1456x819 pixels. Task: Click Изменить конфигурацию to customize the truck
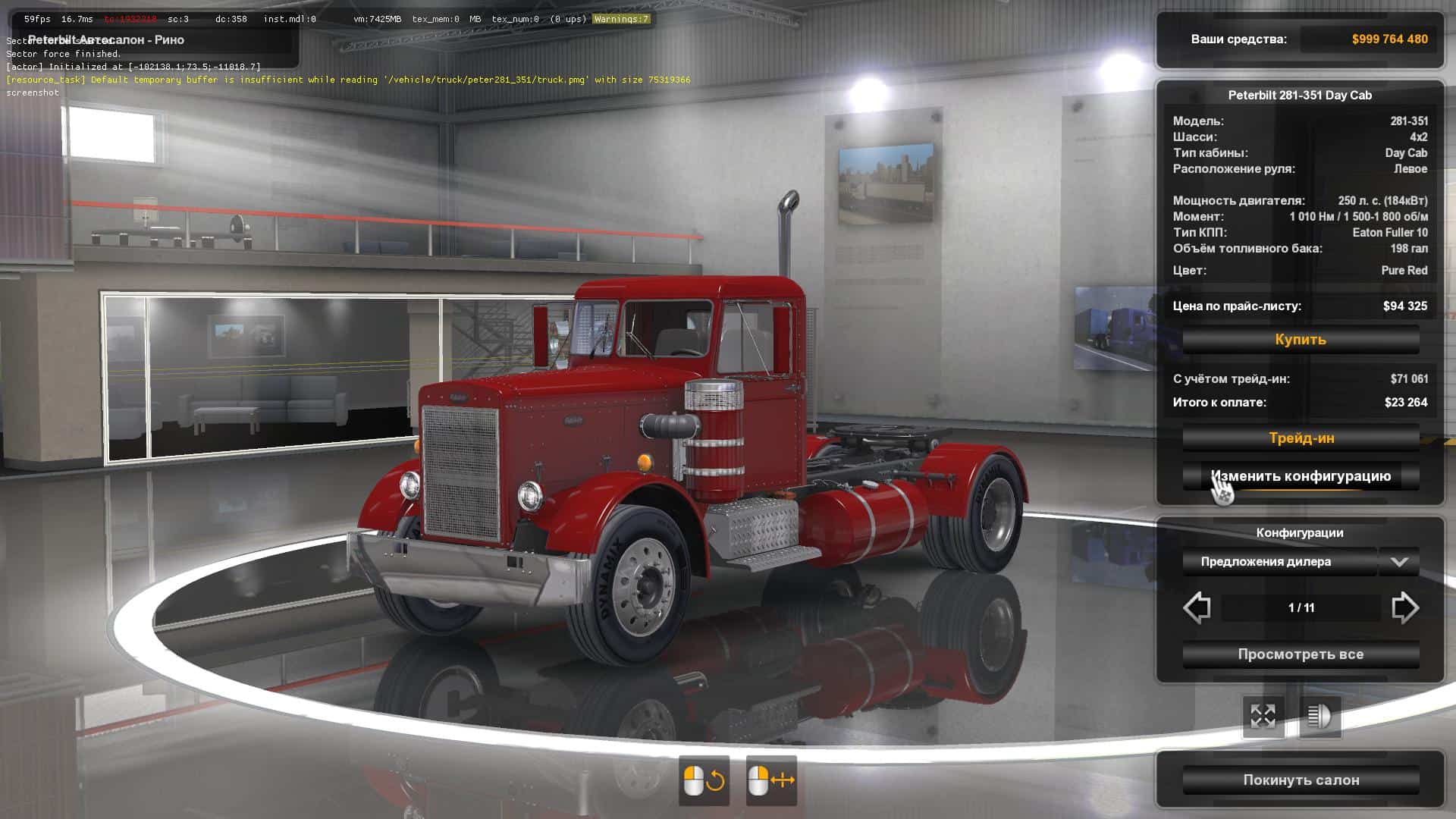click(1301, 476)
